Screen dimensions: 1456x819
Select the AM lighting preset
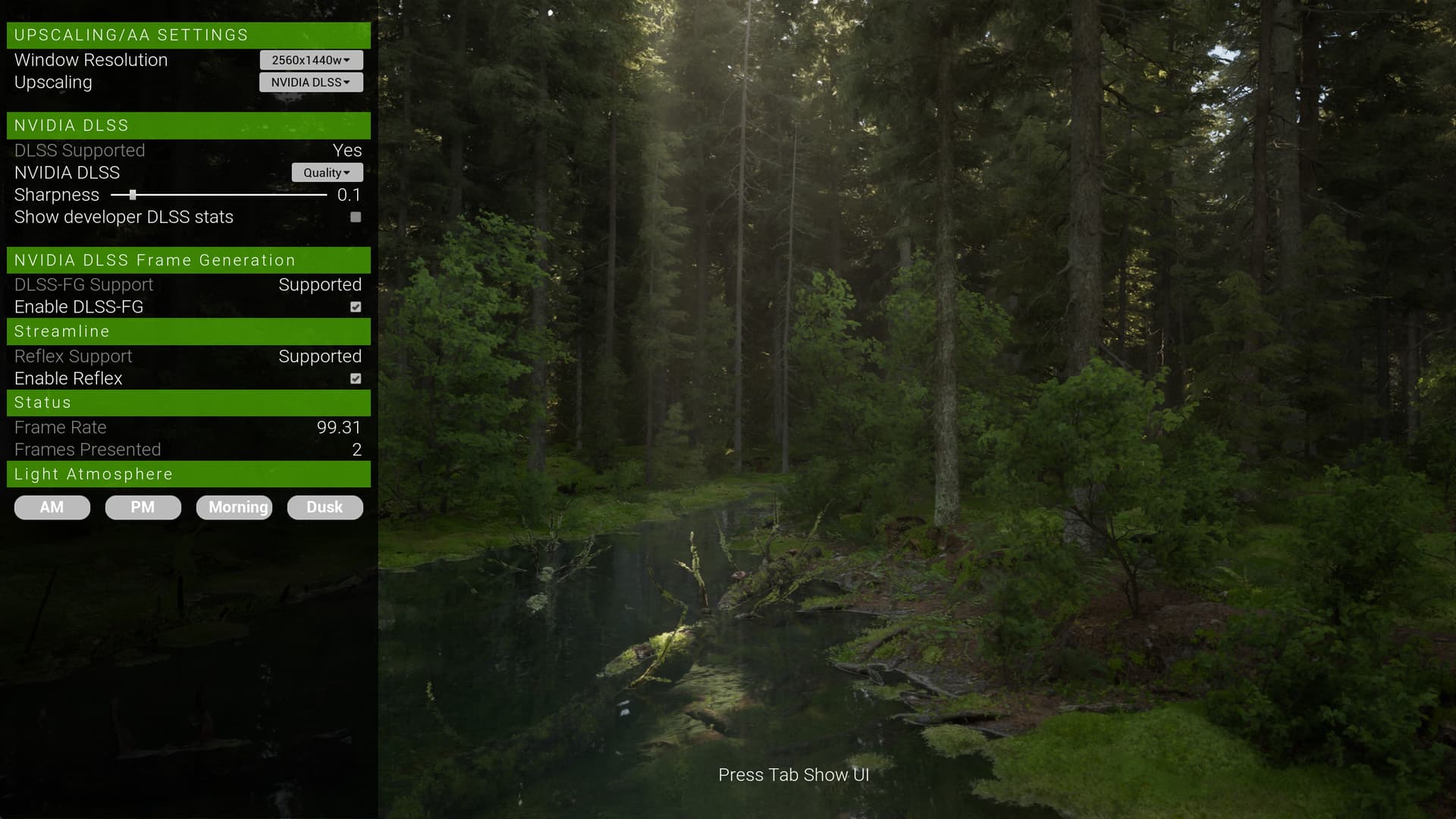pos(52,507)
